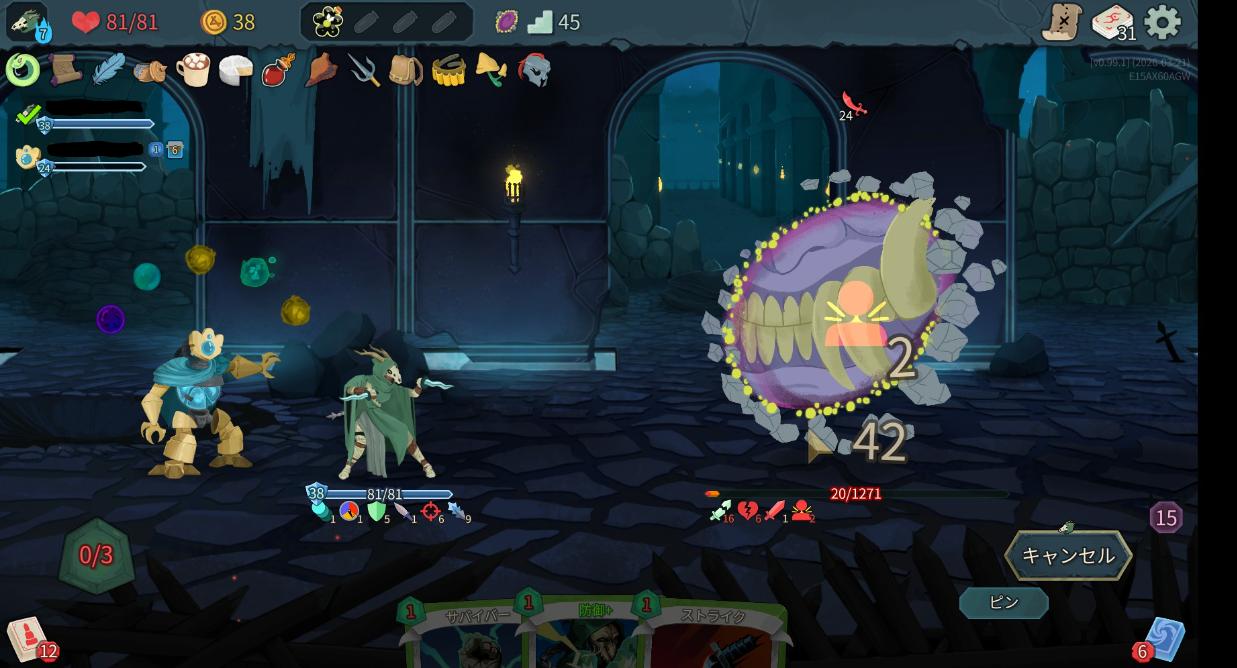Inspect the green snake ring relic
The width and height of the screenshot is (1237, 668).
(x=23, y=70)
